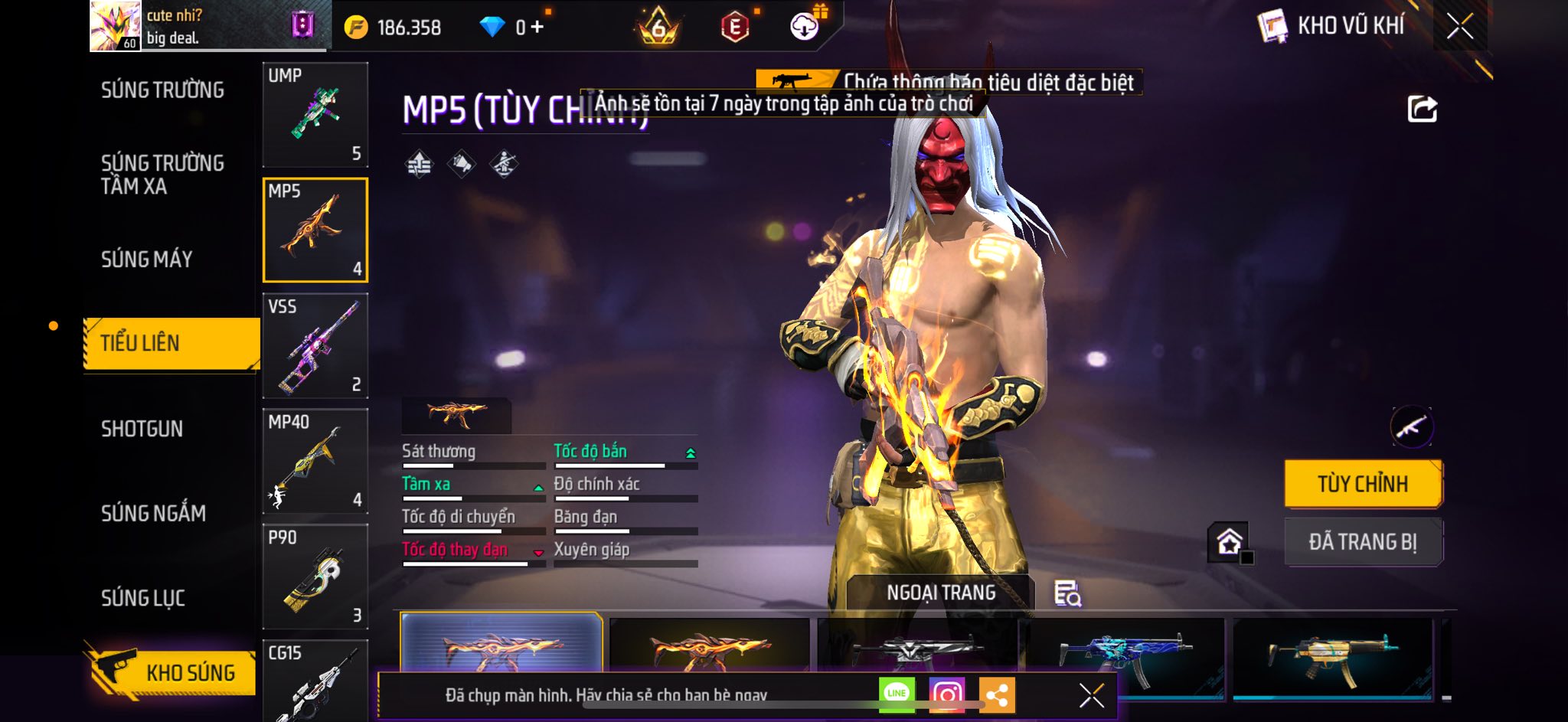Open the skin search icon beside Ngoại Trang
This screenshot has width=1568, height=722.
pos(1067,593)
